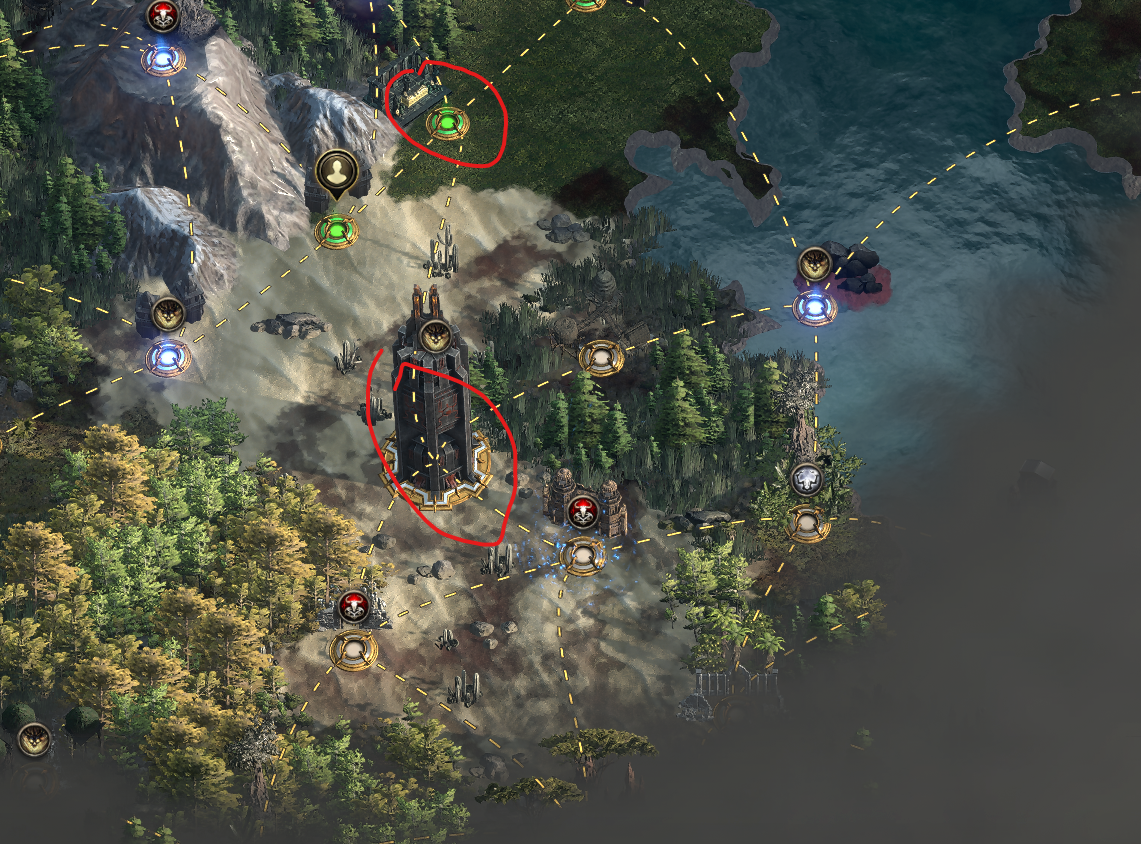This screenshot has width=1141, height=844.
Task: Select the node below the grey creature icon
Action: pyautogui.click(x=806, y=523)
